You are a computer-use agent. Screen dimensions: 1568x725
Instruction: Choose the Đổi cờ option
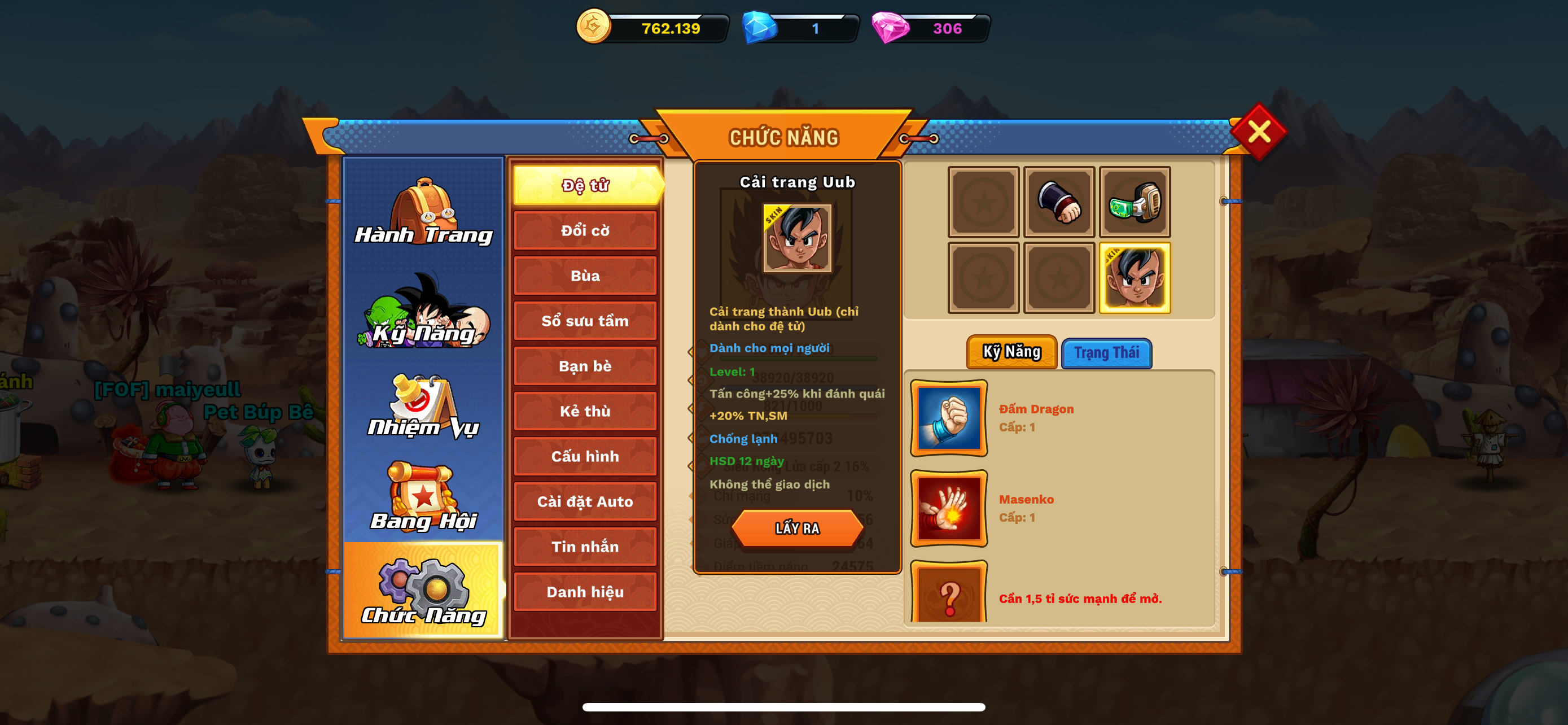[585, 231]
